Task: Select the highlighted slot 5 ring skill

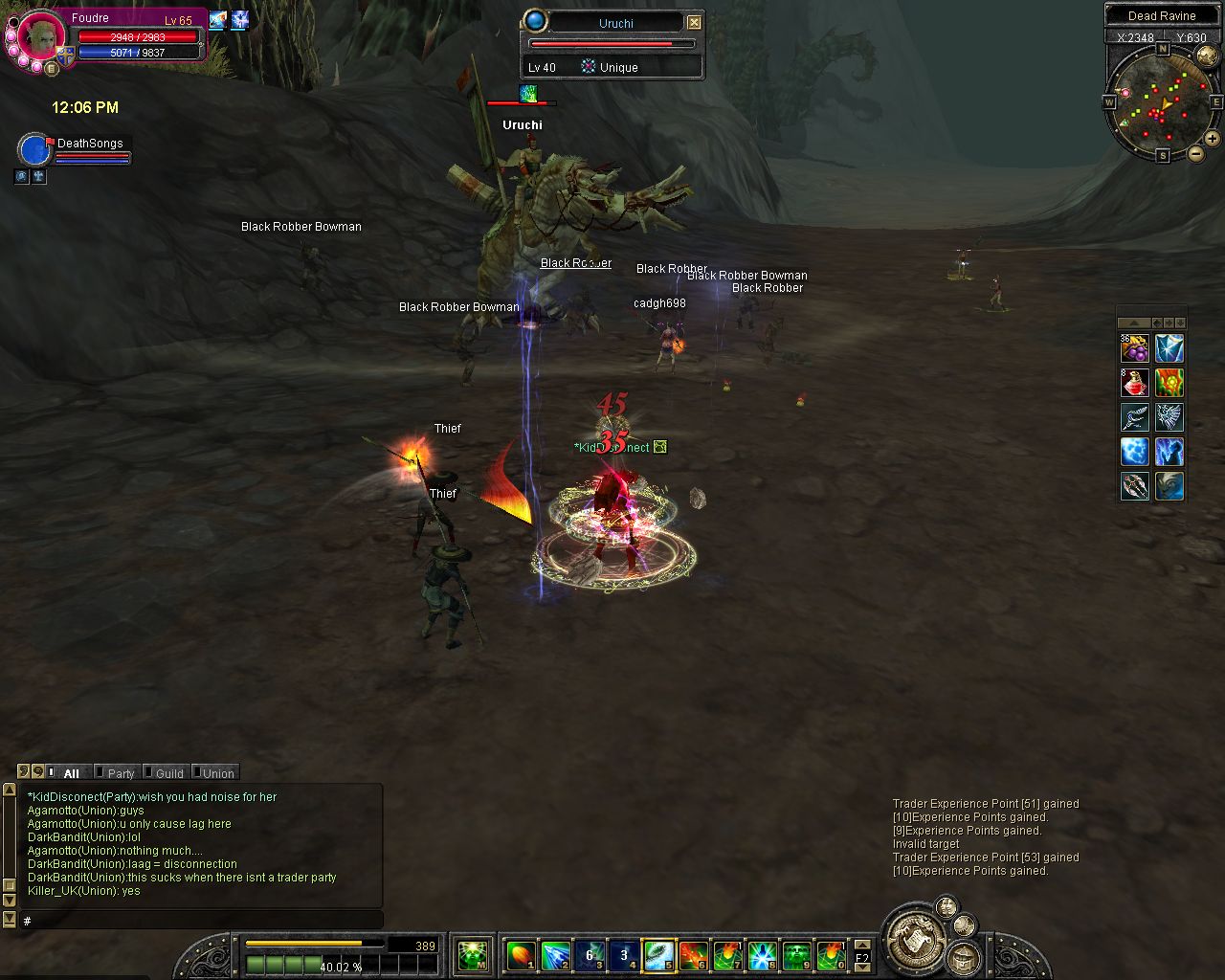Action: (x=659, y=954)
